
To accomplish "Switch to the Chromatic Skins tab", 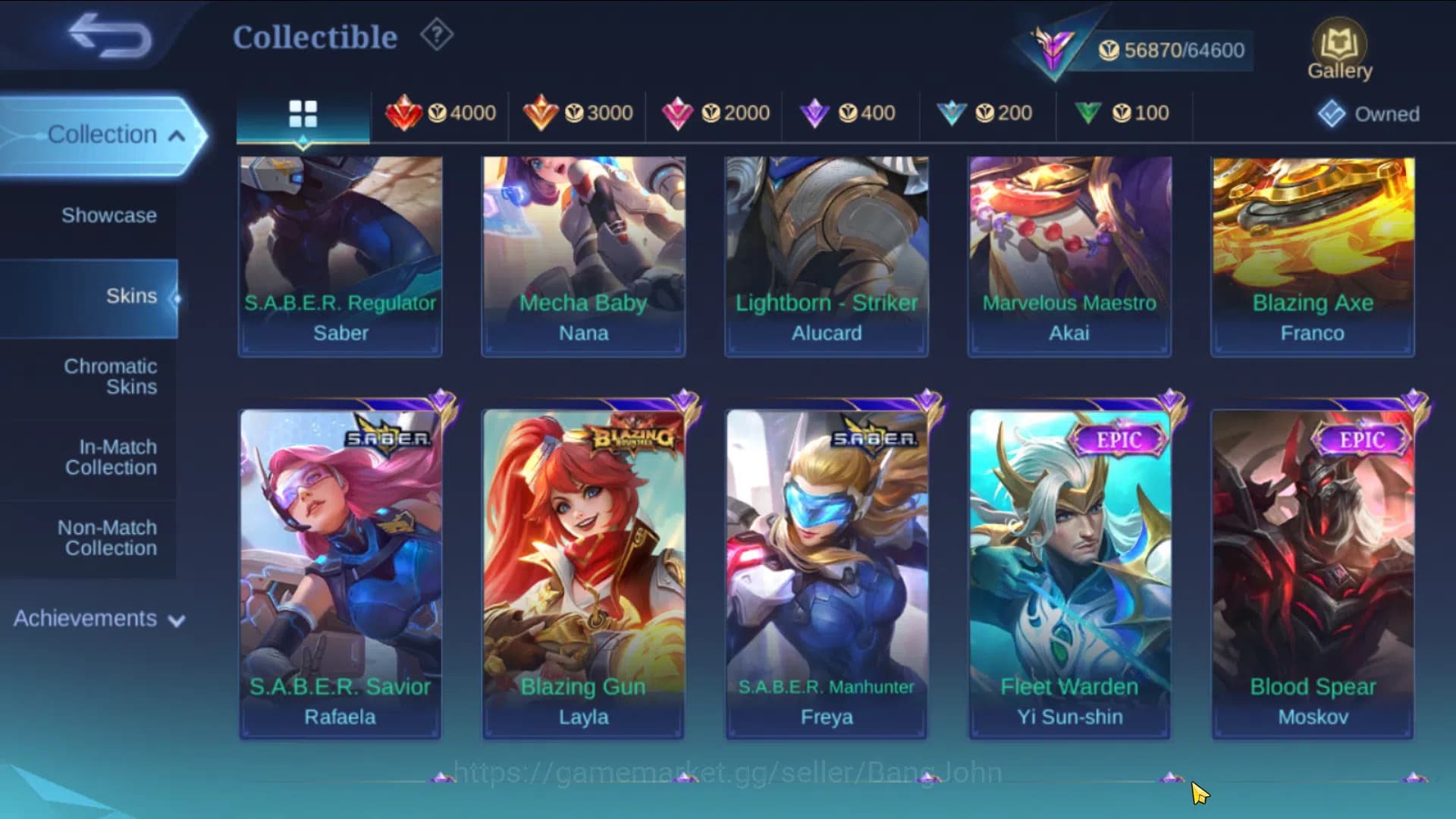I will coord(111,376).
